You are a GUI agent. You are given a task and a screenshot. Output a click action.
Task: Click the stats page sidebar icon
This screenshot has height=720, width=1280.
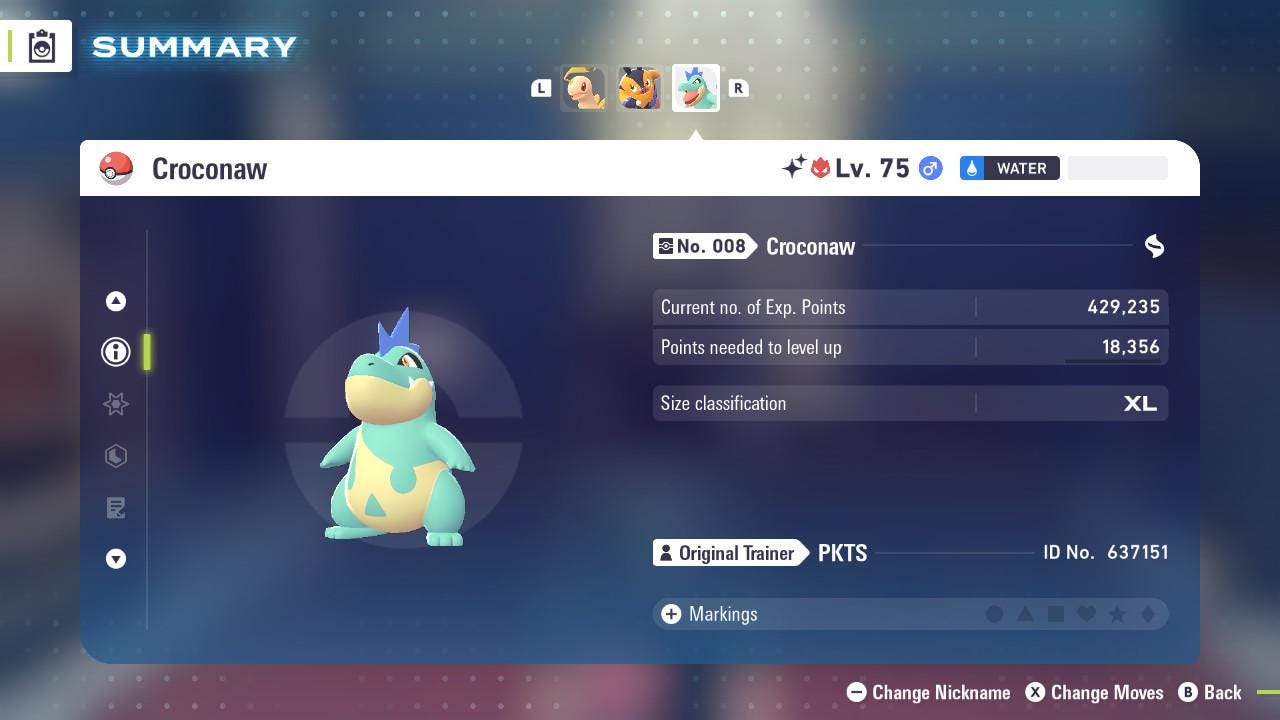click(x=116, y=456)
